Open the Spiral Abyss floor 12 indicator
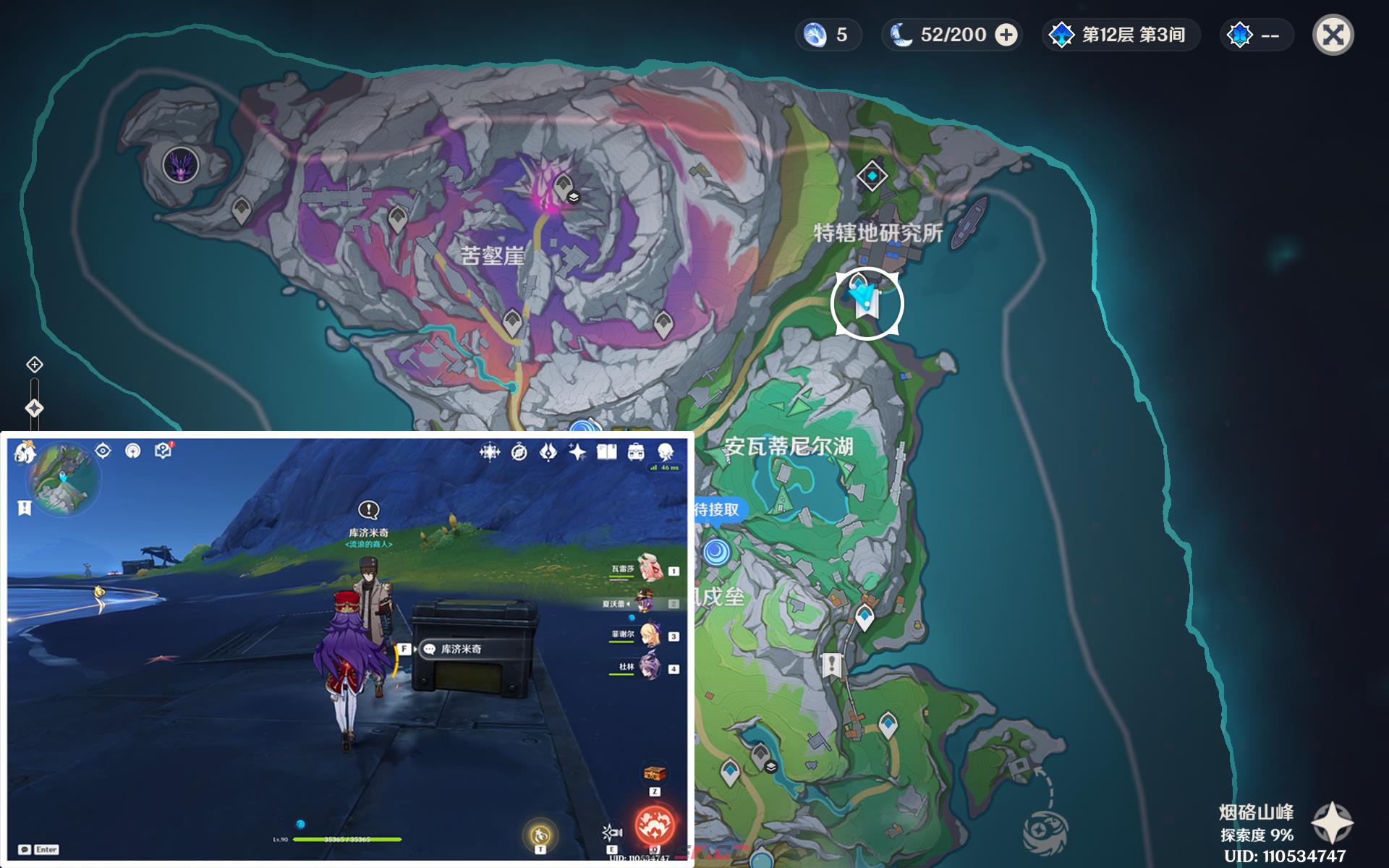Image resolution: width=1389 pixels, height=868 pixels. pos(1121,35)
